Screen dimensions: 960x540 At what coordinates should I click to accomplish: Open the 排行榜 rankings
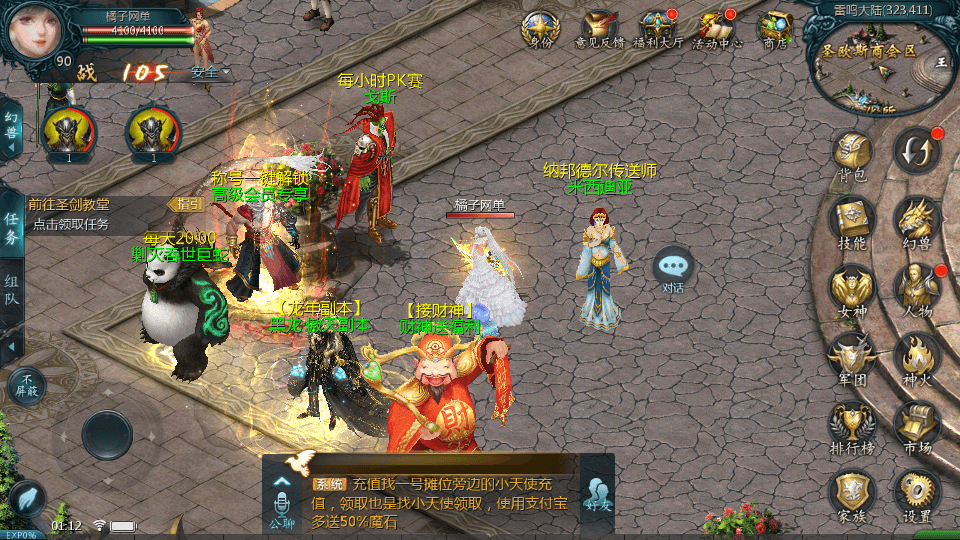pyautogui.click(x=852, y=425)
